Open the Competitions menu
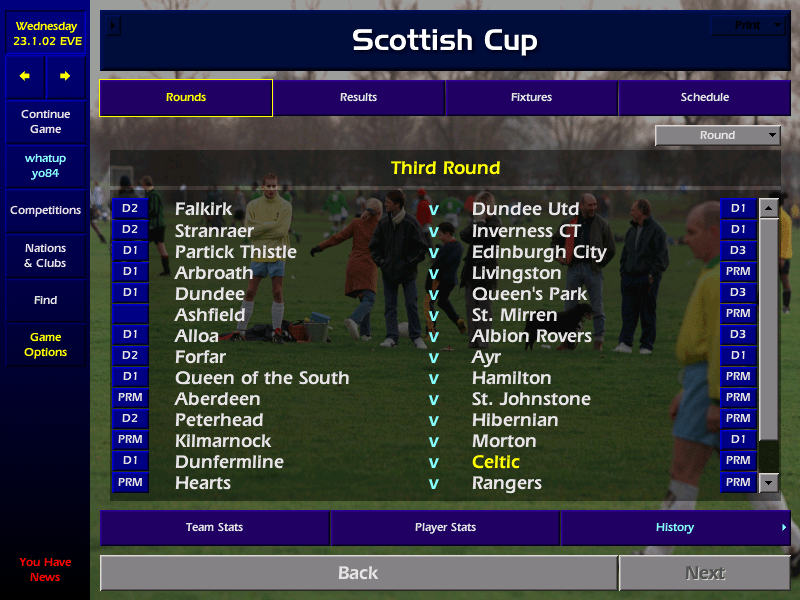Viewport: 800px width, 600px height. click(45, 211)
